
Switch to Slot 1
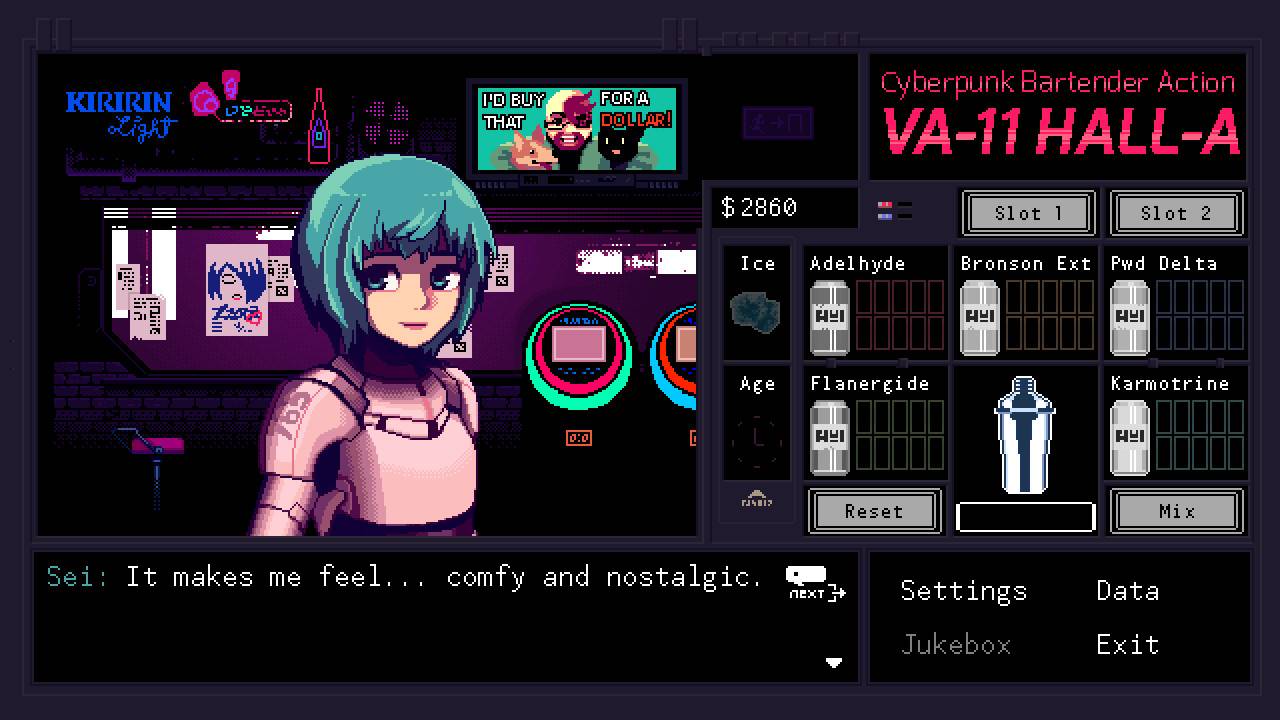point(1028,213)
